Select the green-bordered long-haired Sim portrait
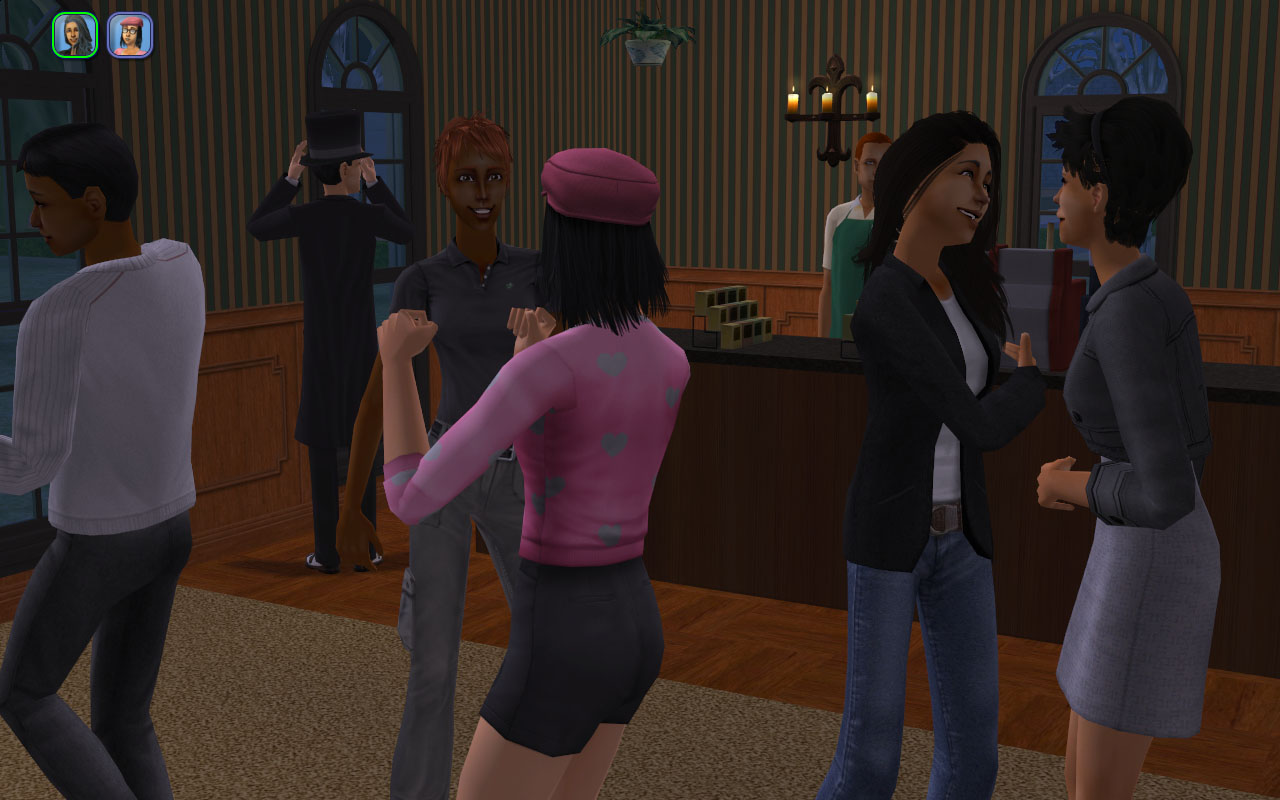 [75, 35]
